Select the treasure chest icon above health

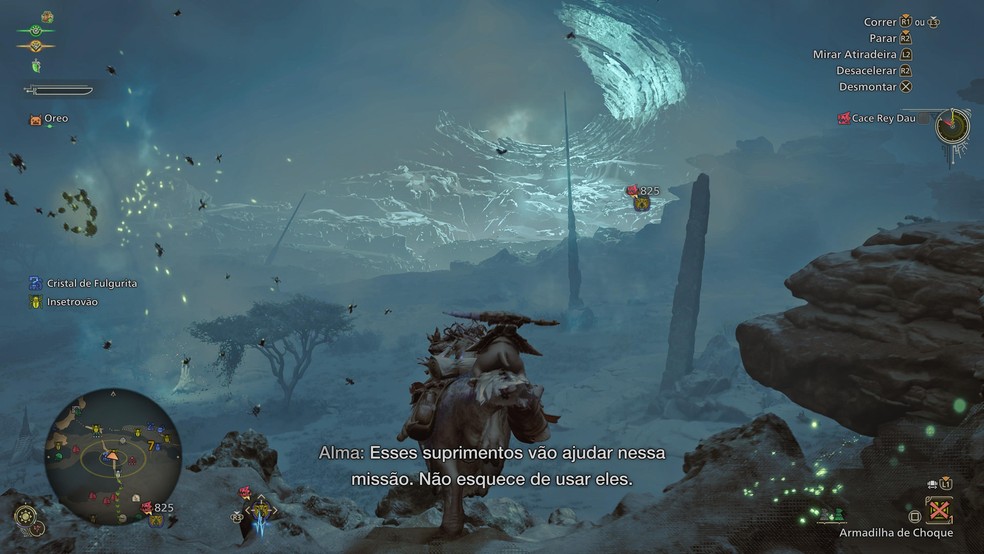(47, 17)
